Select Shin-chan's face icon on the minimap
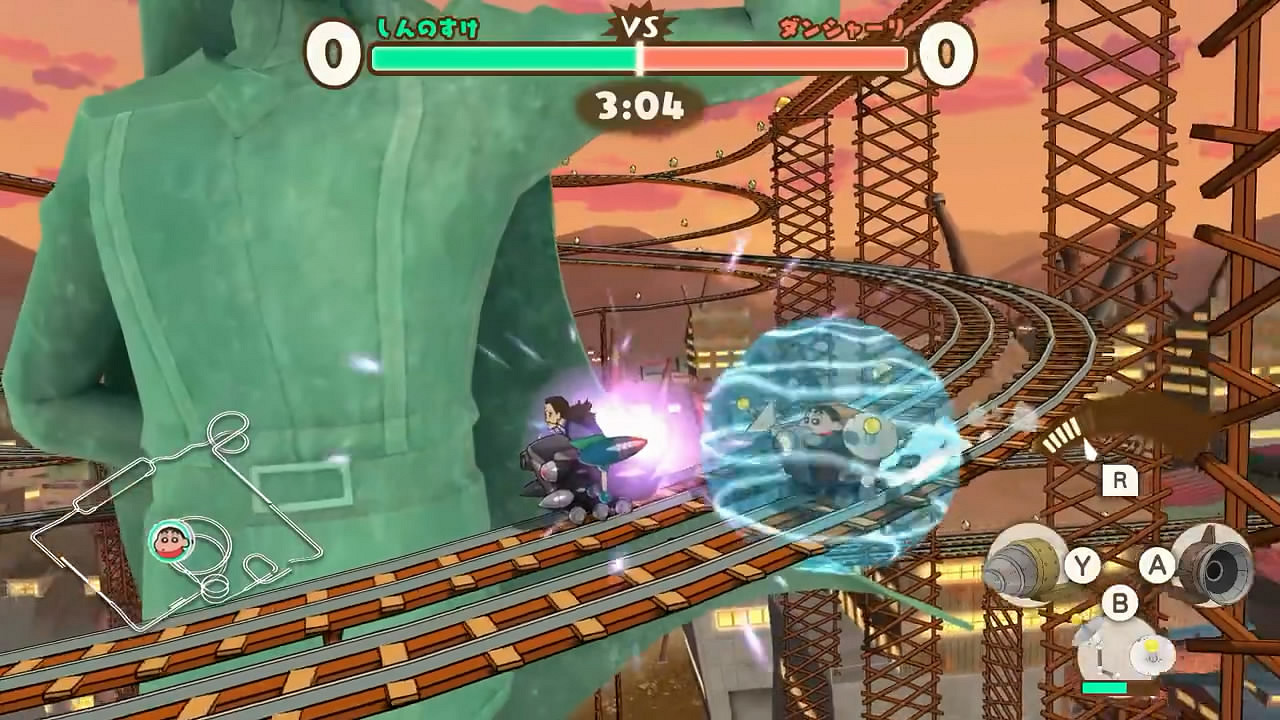Screen dimensions: 1280x720 coord(171,541)
